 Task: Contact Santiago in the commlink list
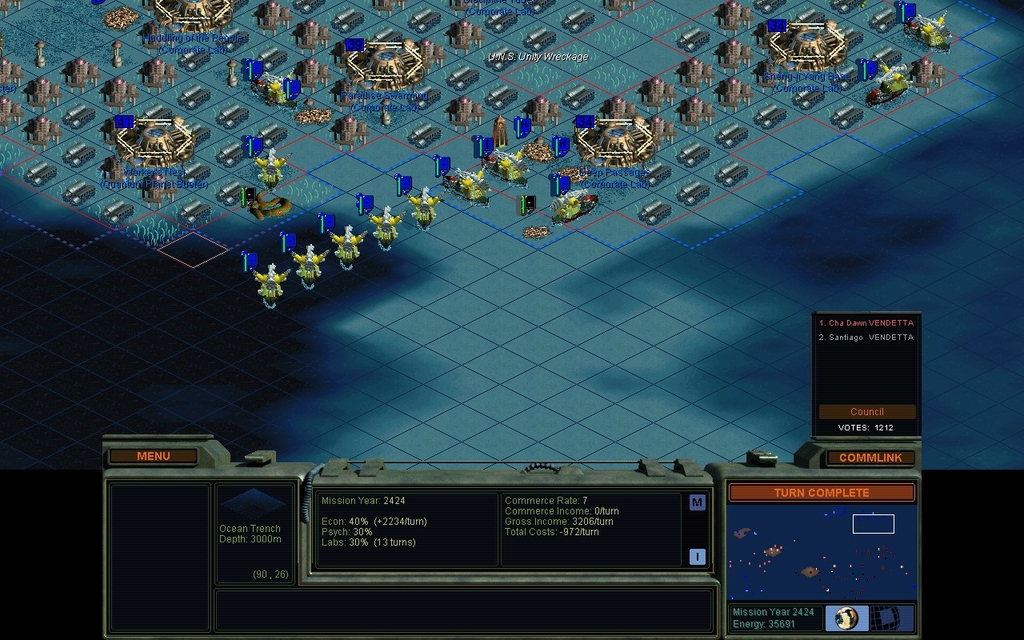pos(866,337)
